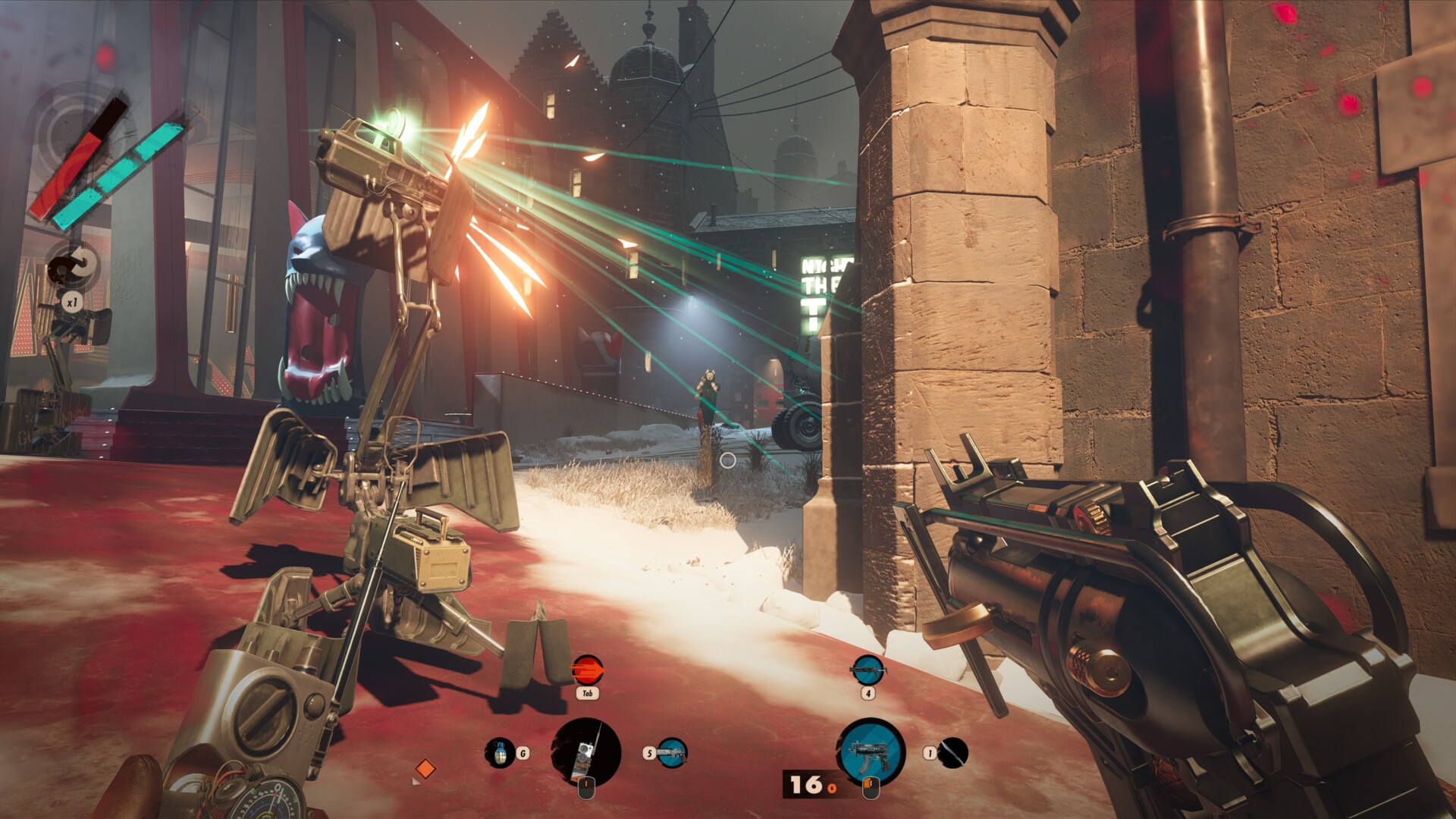Viewport: 1456px width, 819px height.
Task: Switch to the pistol in slot 5
Action: point(672,752)
